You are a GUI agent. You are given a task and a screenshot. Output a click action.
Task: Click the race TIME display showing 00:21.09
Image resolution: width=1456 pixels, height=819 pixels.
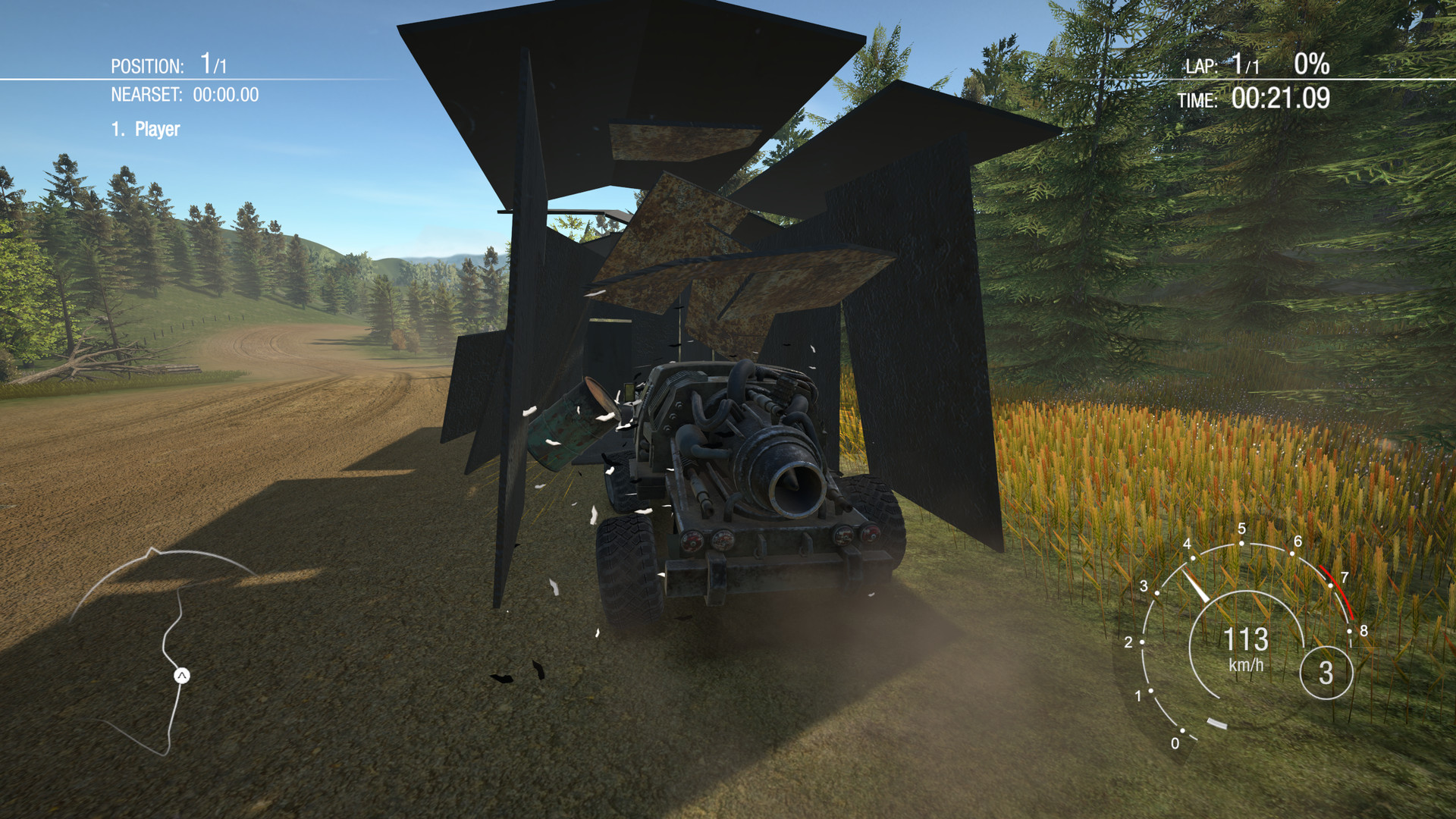[1282, 99]
